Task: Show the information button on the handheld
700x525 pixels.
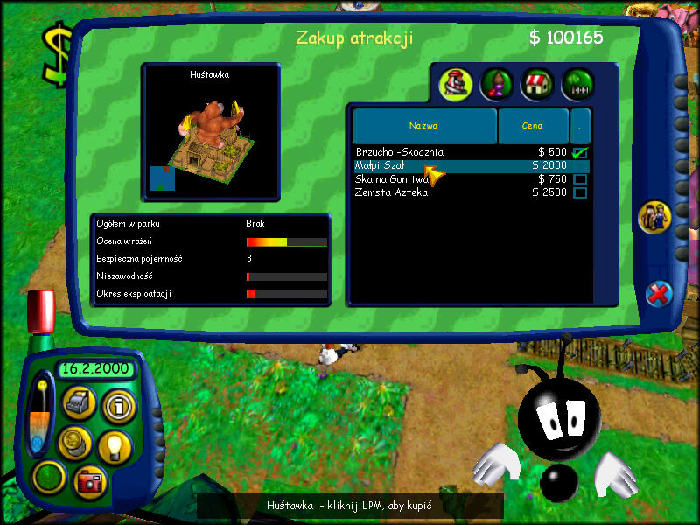Action: coord(117,405)
